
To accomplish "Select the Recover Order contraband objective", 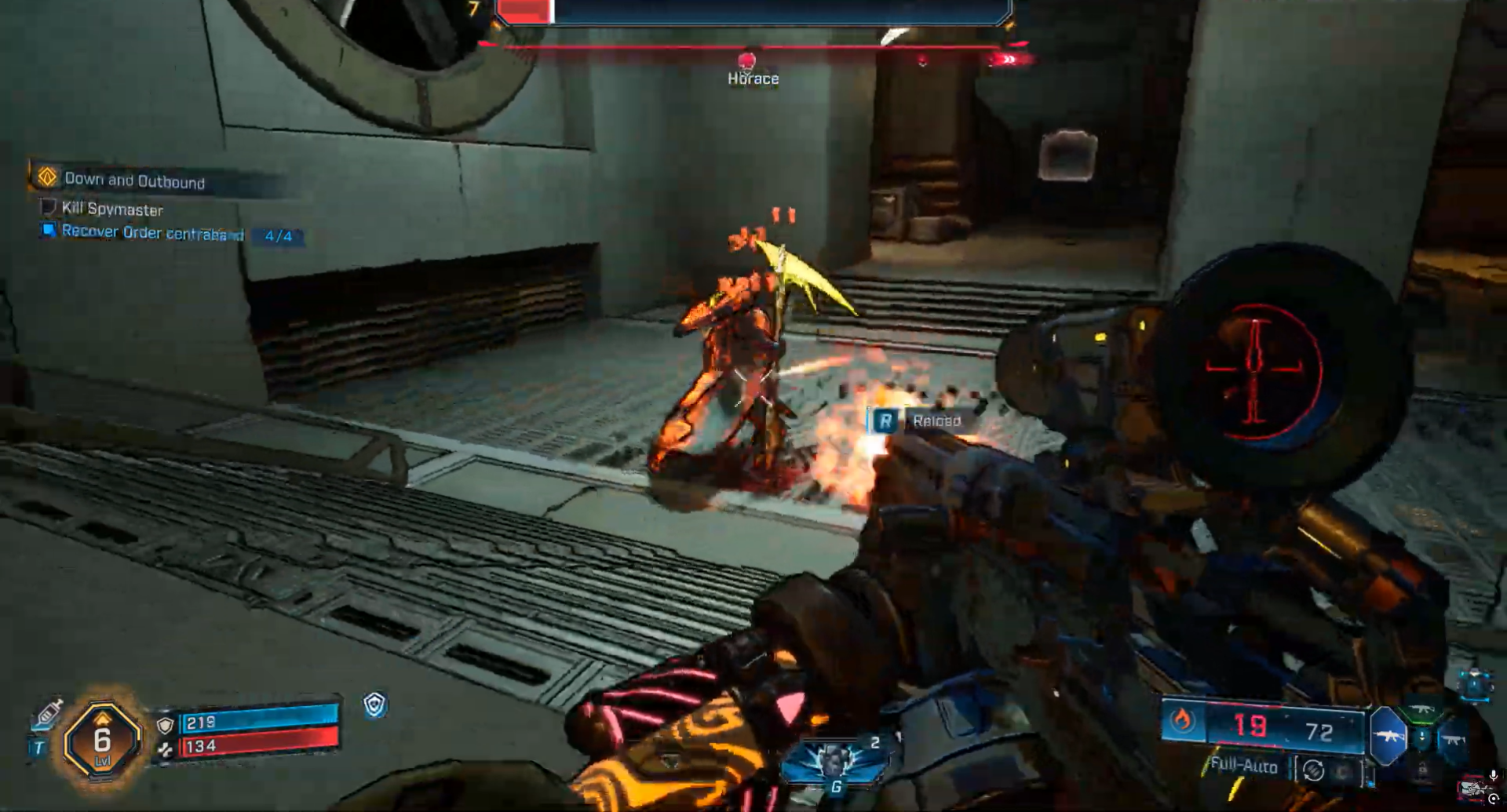I will point(153,232).
